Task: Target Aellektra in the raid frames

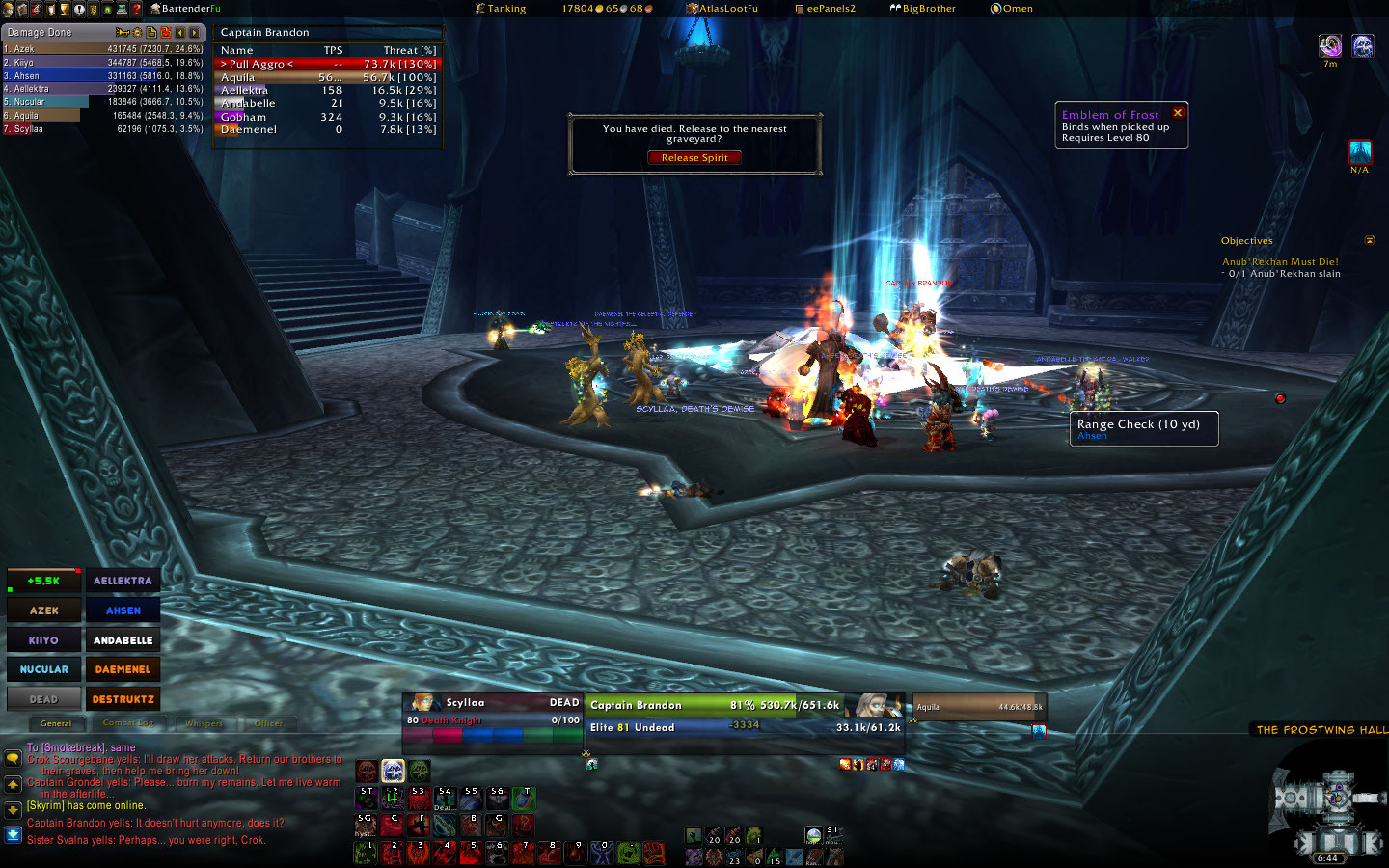Action: click(x=123, y=581)
